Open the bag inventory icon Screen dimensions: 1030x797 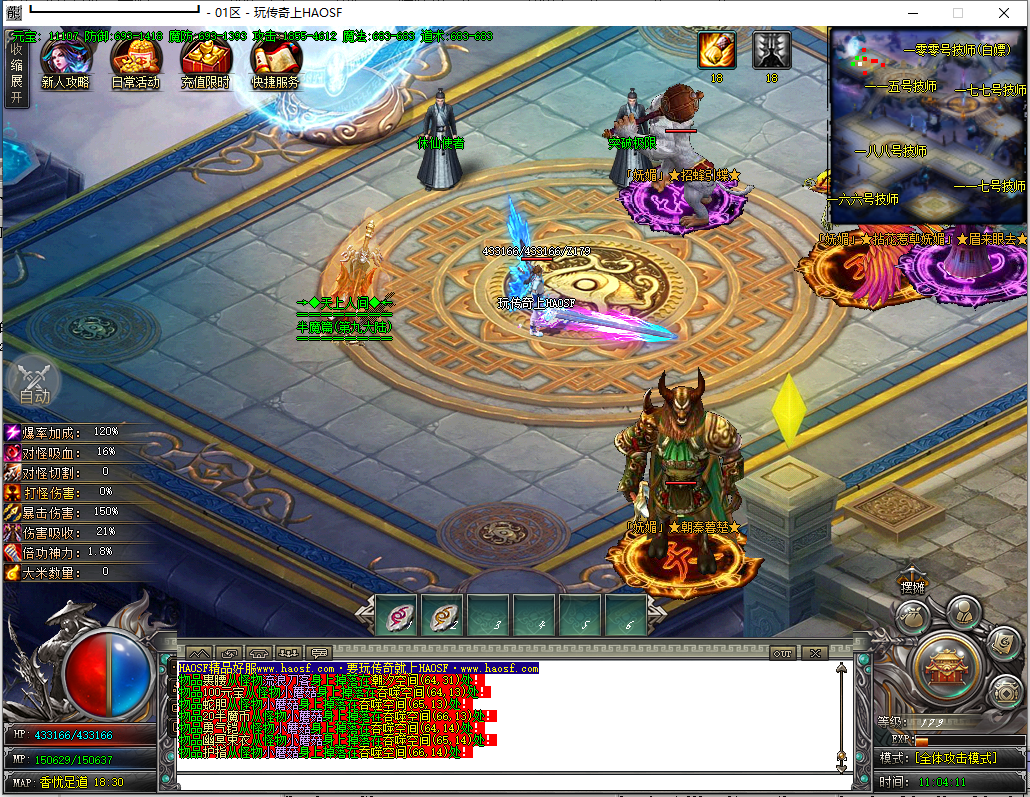click(x=910, y=619)
